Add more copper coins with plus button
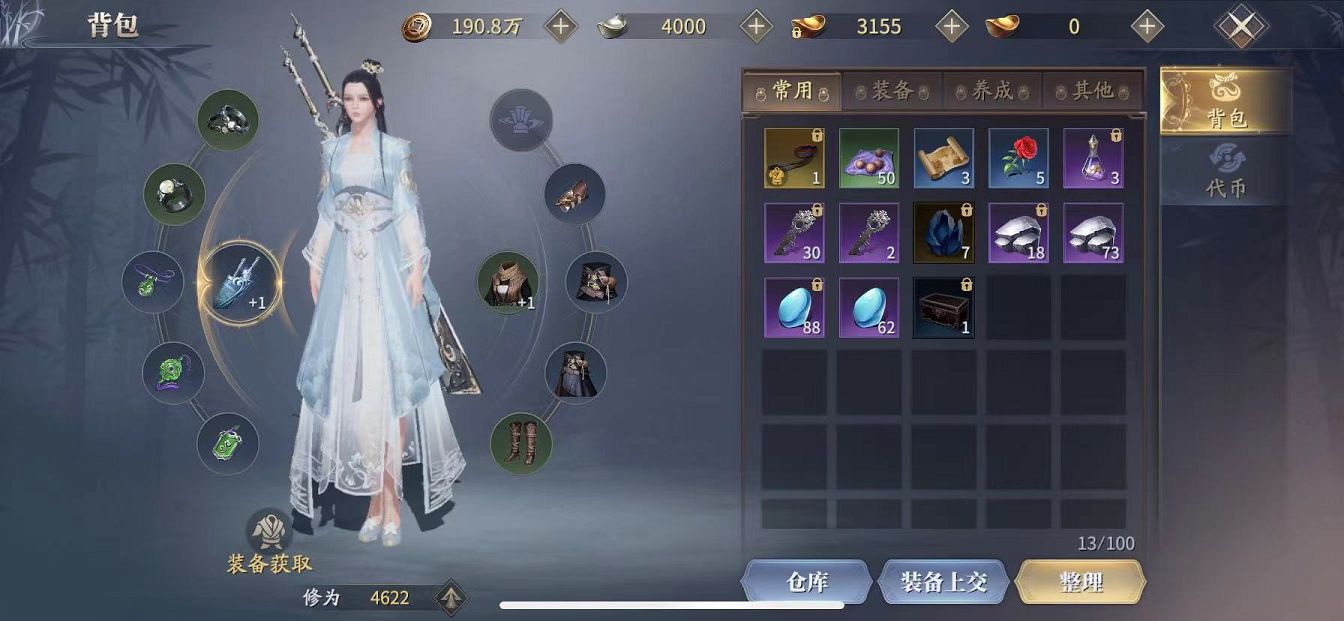This screenshot has width=1344, height=621. pyautogui.click(x=560, y=27)
